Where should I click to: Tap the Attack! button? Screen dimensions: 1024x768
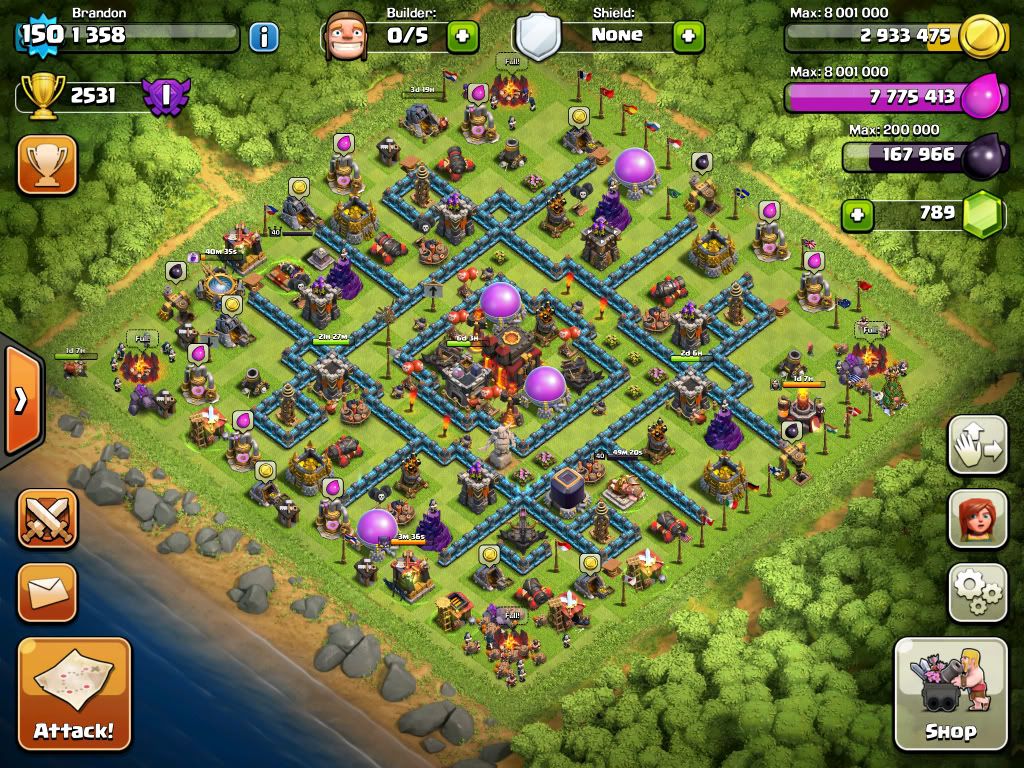[74, 692]
